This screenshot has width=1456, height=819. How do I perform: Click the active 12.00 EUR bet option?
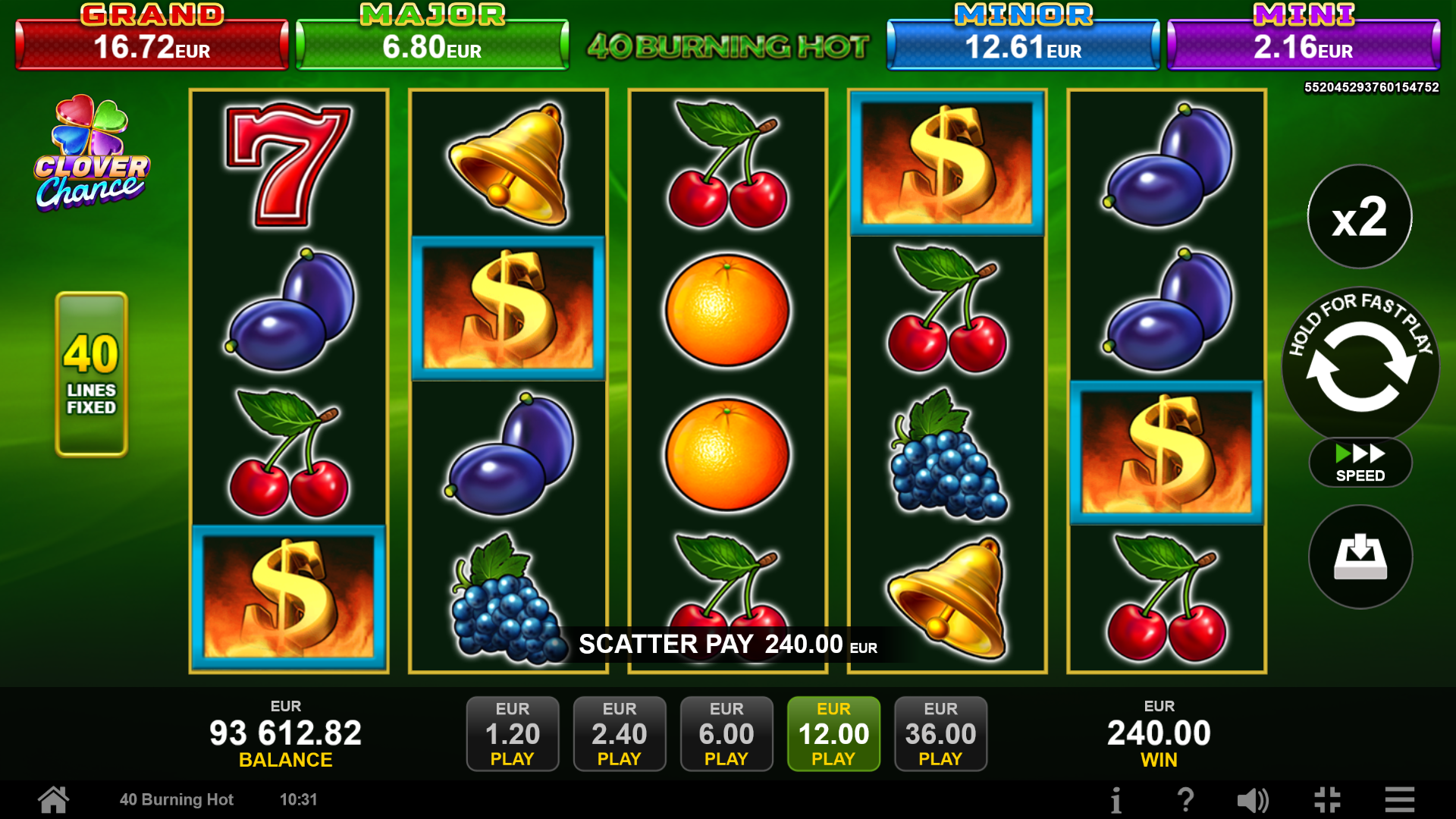(833, 733)
